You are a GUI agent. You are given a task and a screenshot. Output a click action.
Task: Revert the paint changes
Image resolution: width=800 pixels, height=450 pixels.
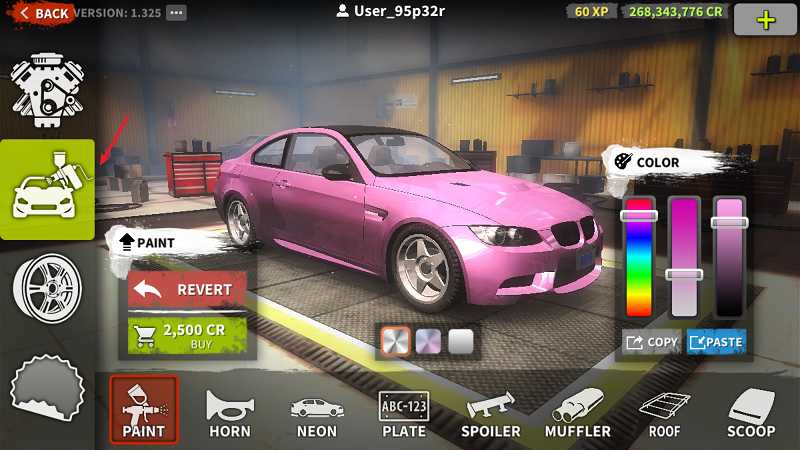pos(188,289)
